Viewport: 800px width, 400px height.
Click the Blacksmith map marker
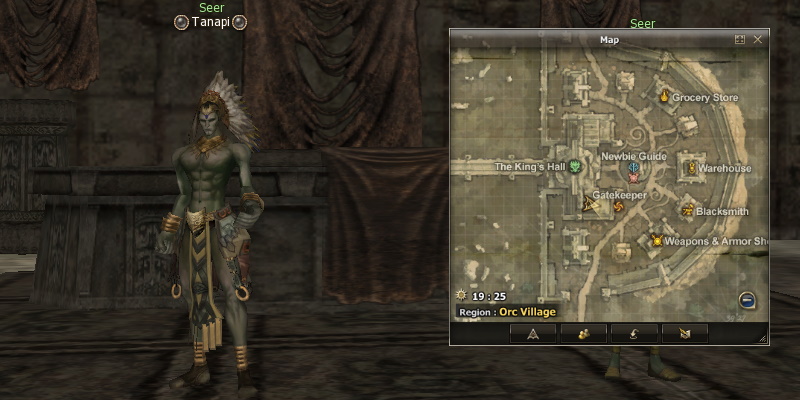[688, 210]
